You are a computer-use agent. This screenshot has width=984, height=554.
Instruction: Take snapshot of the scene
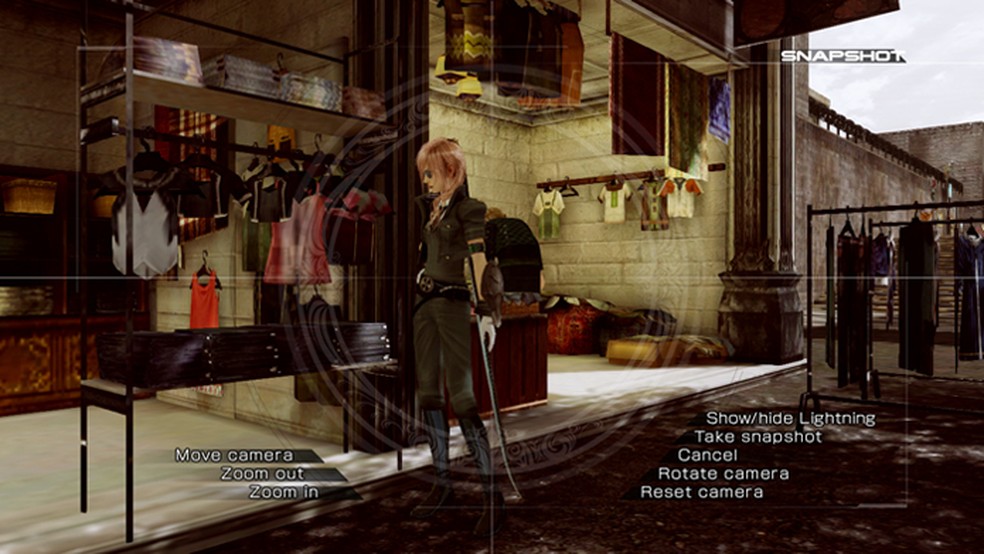point(758,437)
